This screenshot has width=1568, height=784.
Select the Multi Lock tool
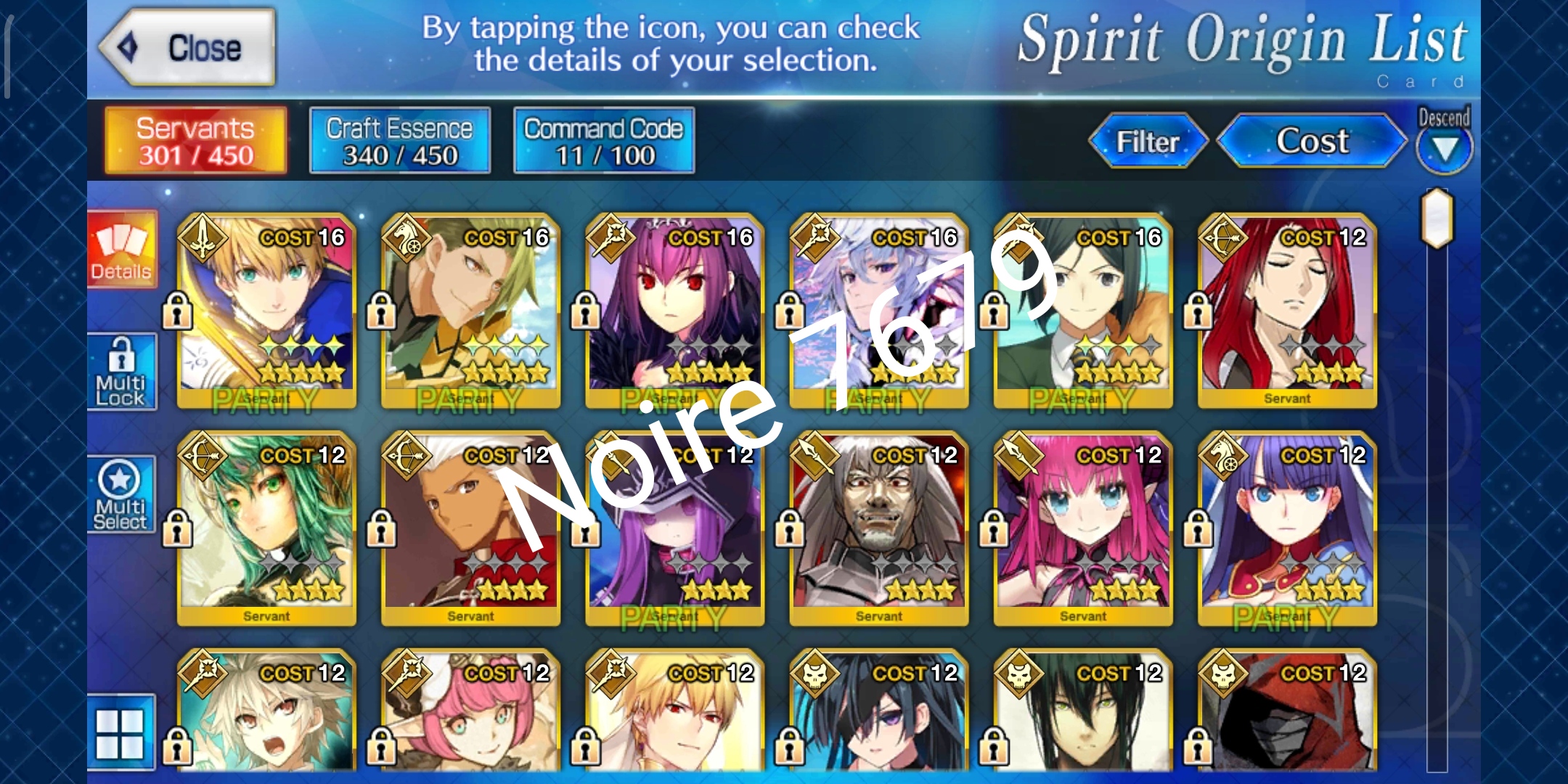click(123, 372)
